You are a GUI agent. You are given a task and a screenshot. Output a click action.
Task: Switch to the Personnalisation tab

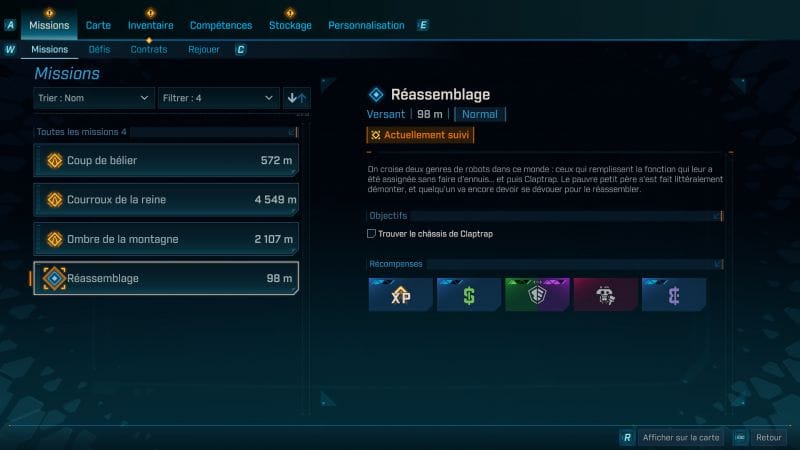point(366,25)
